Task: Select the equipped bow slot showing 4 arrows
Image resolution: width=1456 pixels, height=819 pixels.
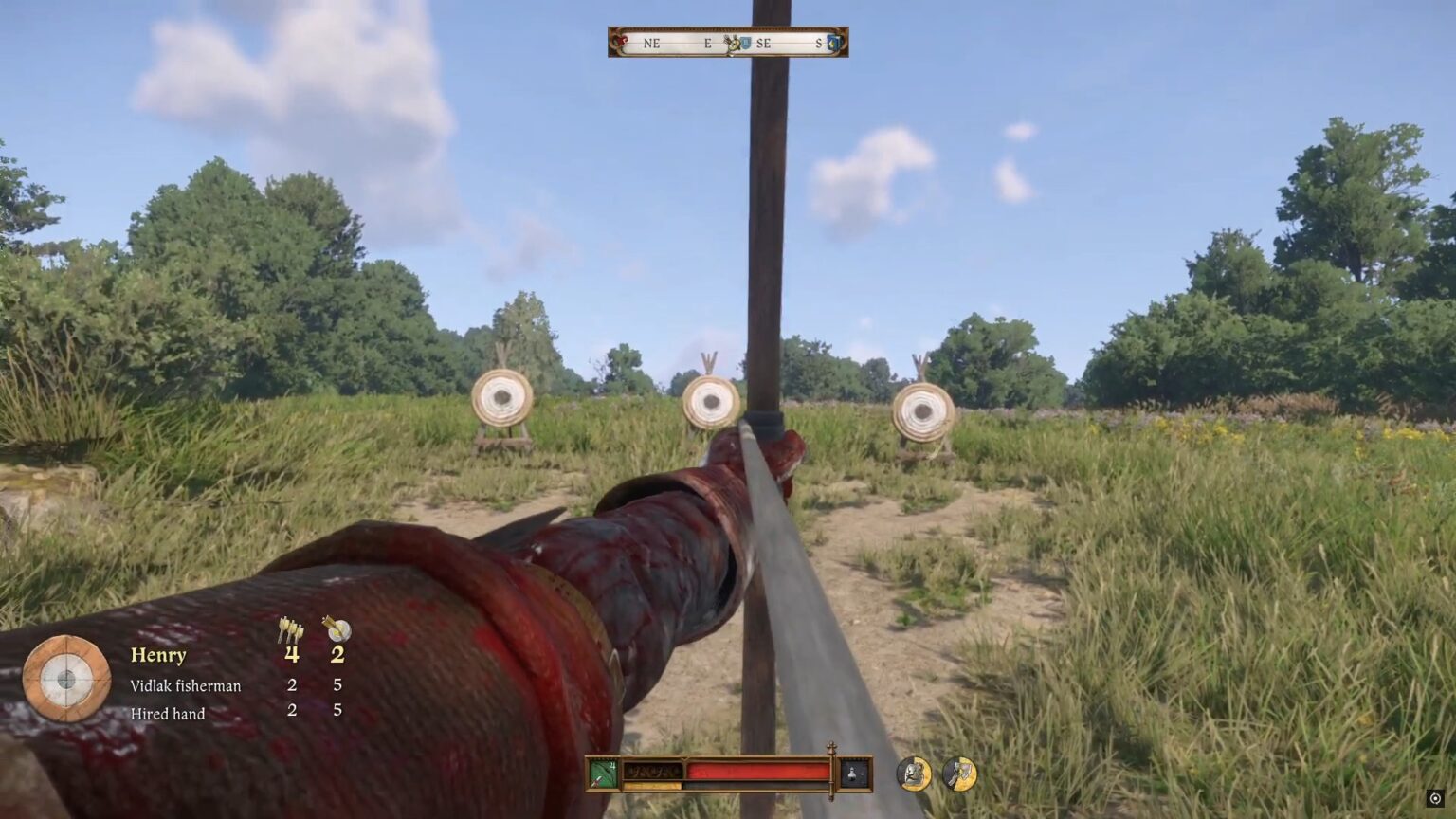Action: (x=602, y=773)
